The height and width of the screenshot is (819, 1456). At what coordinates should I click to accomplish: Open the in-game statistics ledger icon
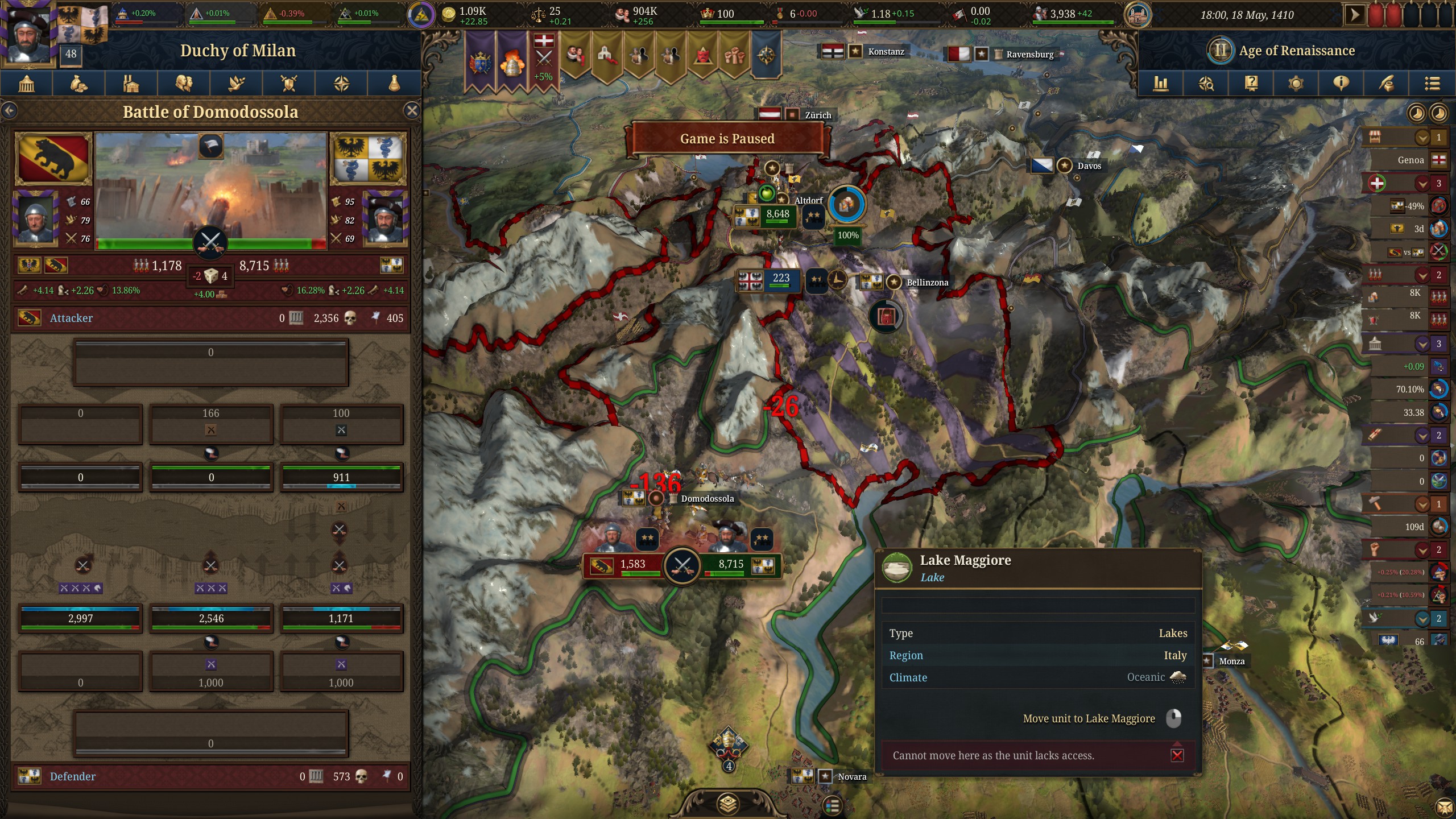[1160, 84]
